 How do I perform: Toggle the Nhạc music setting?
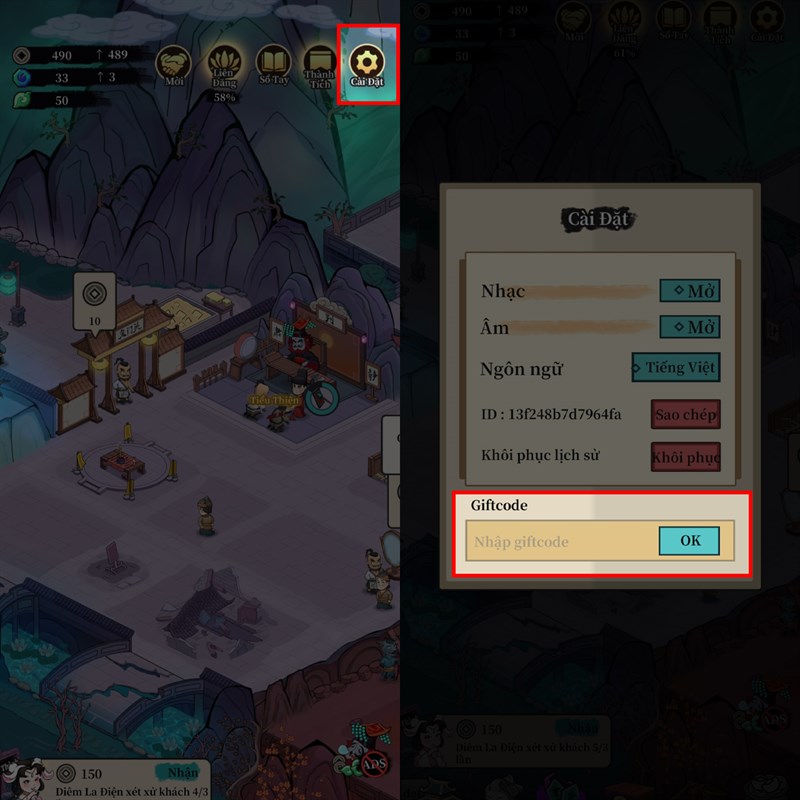coord(690,291)
